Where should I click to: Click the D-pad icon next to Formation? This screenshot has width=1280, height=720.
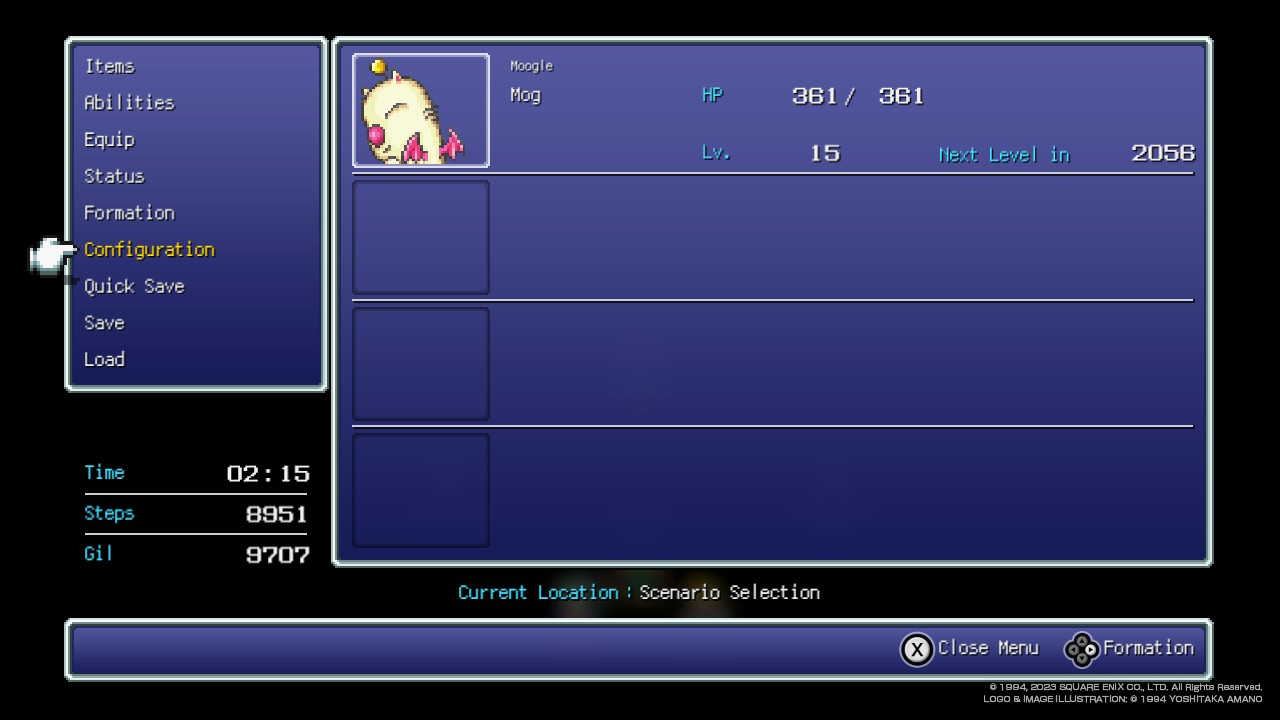[x=1081, y=649]
